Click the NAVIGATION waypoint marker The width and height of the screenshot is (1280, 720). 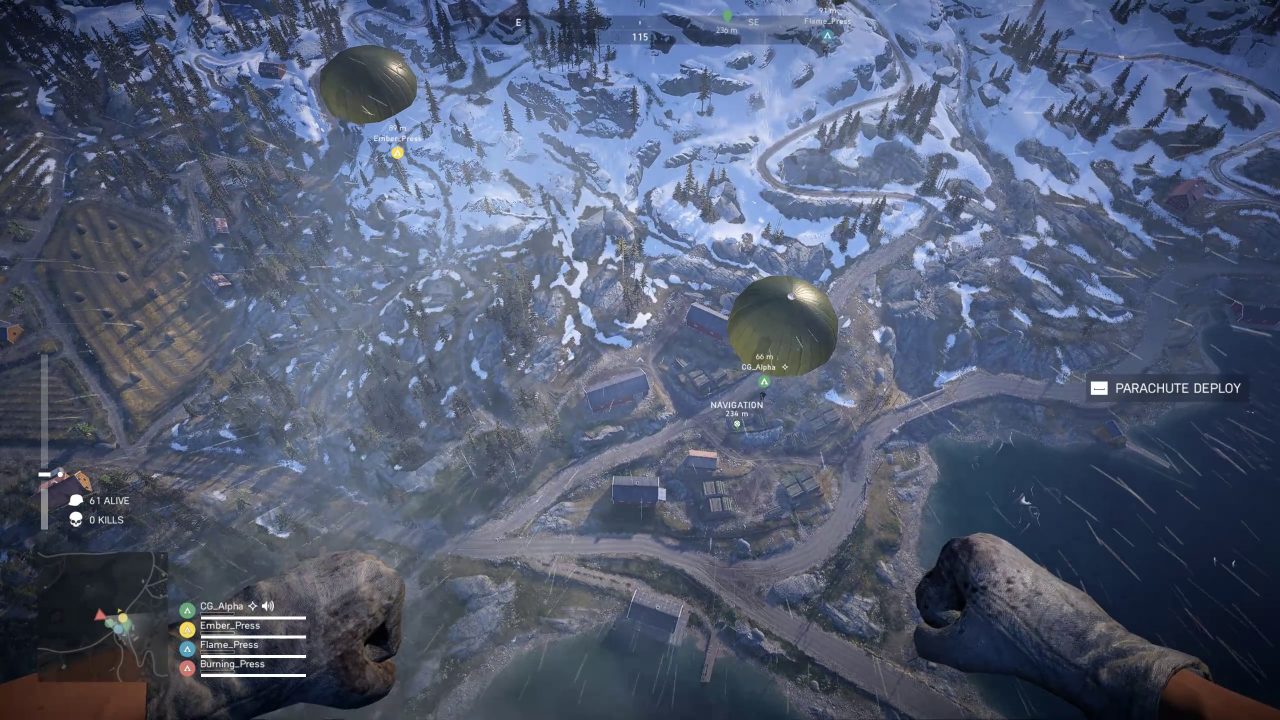[737, 424]
